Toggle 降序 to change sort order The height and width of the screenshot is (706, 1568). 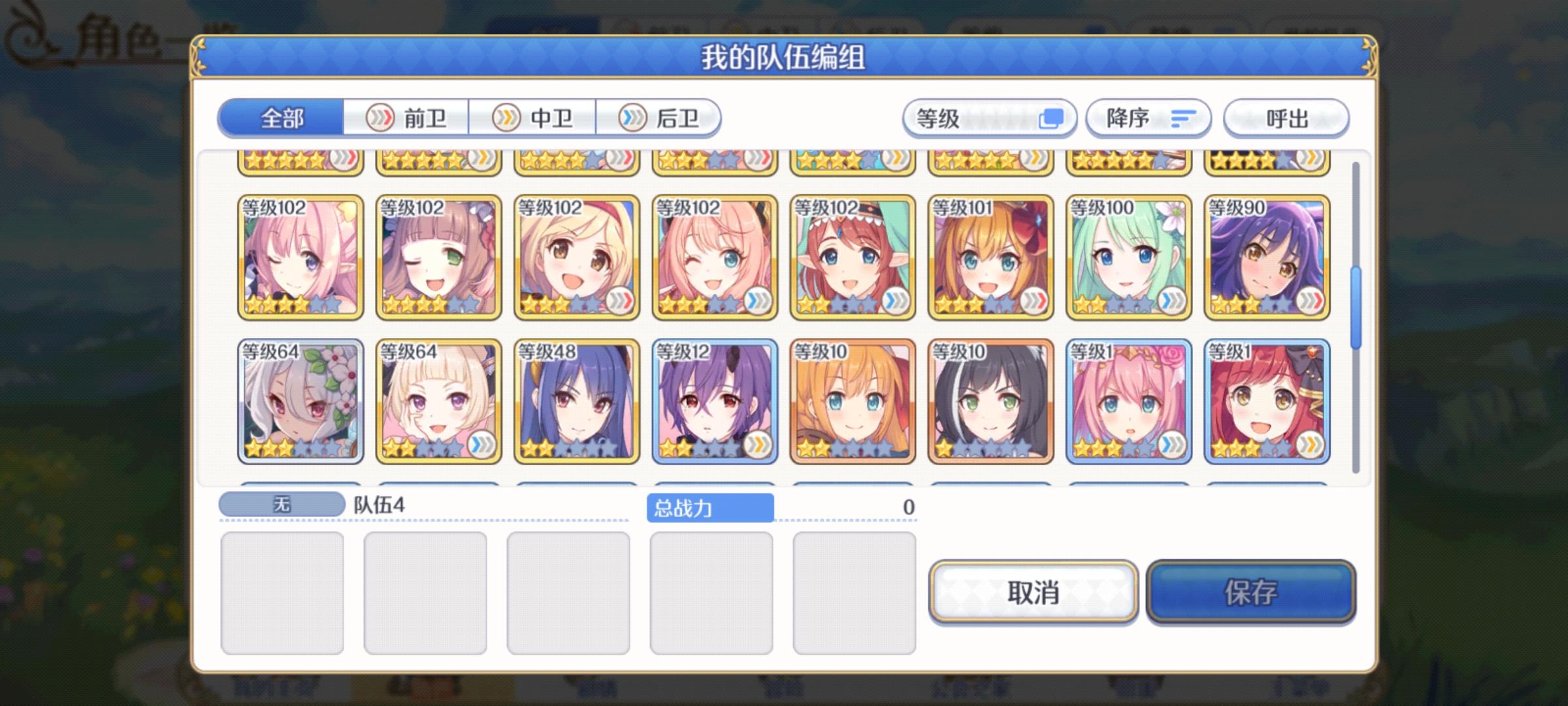click(x=1148, y=119)
